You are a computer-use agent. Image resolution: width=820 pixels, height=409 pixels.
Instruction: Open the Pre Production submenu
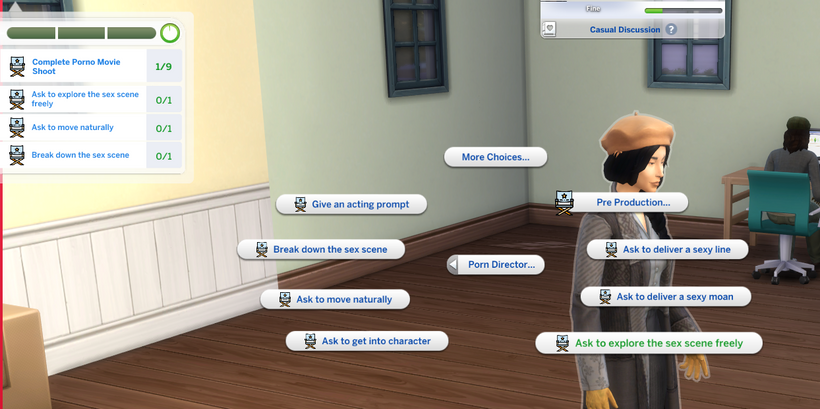coord(622,202)
